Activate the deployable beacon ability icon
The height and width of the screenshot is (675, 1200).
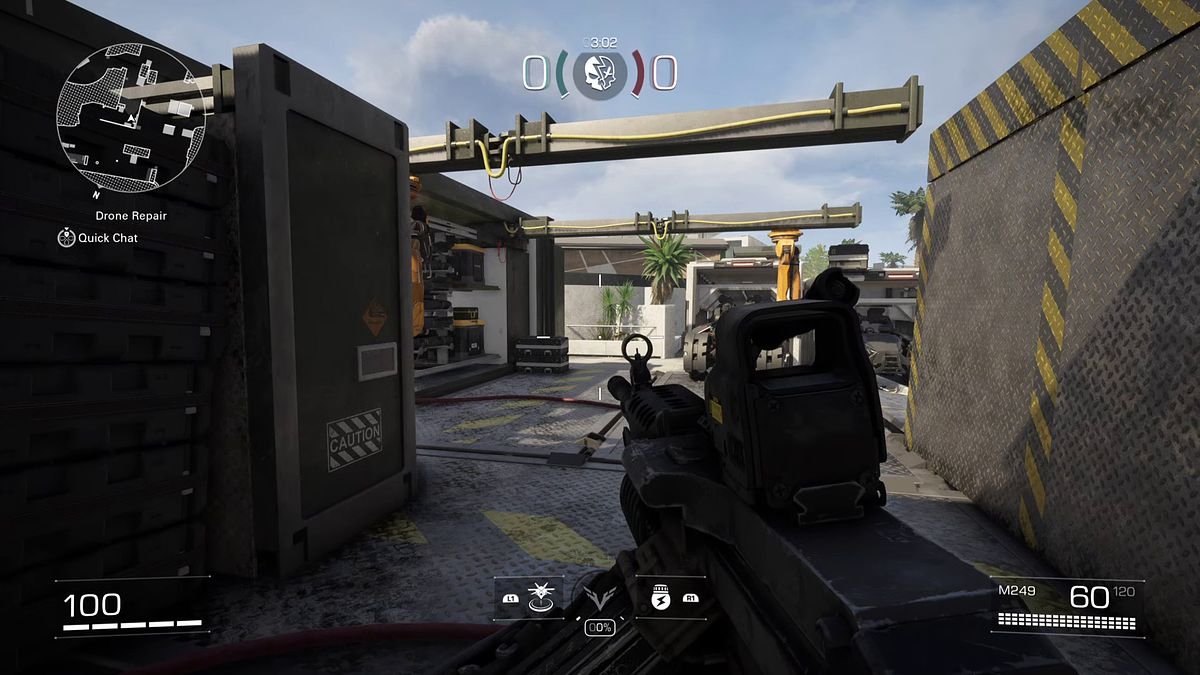tap(541, 597)
